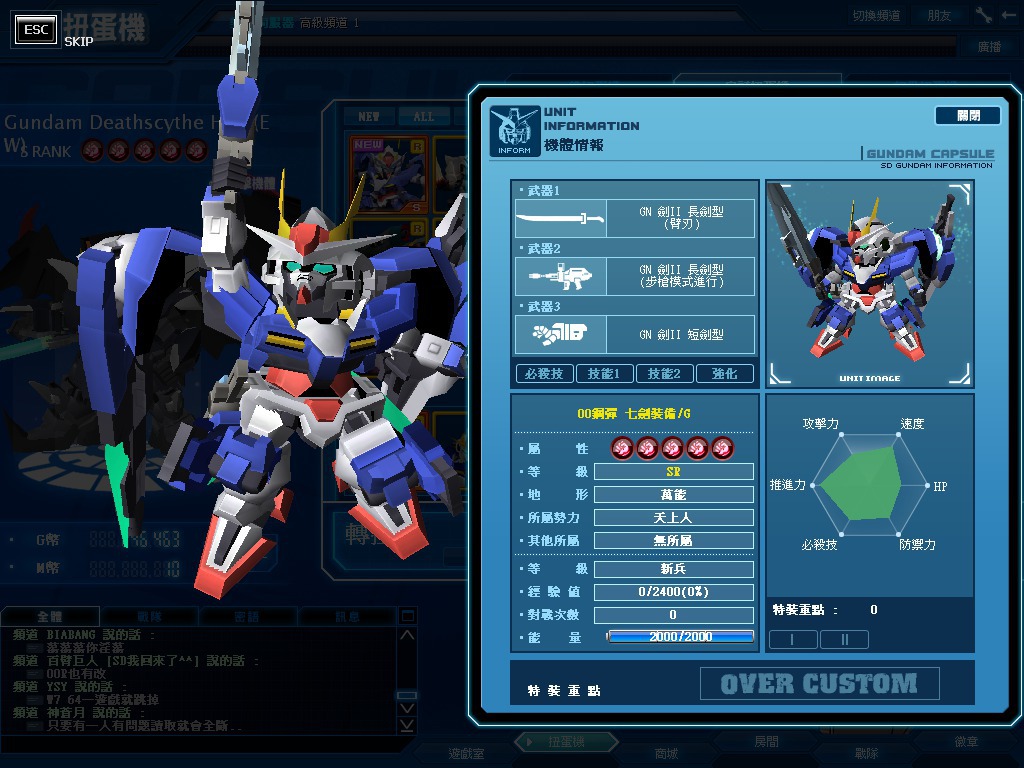
Task: Click the 切換頻道 switch channel button
Action: coord(876,15)
